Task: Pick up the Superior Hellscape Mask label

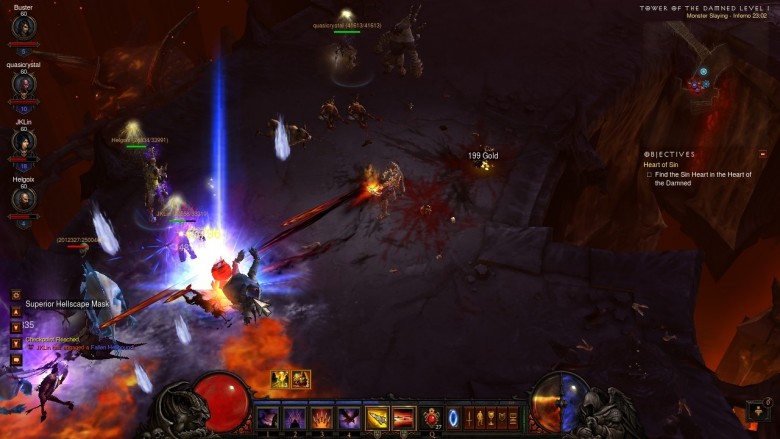Action: [63, 304]
